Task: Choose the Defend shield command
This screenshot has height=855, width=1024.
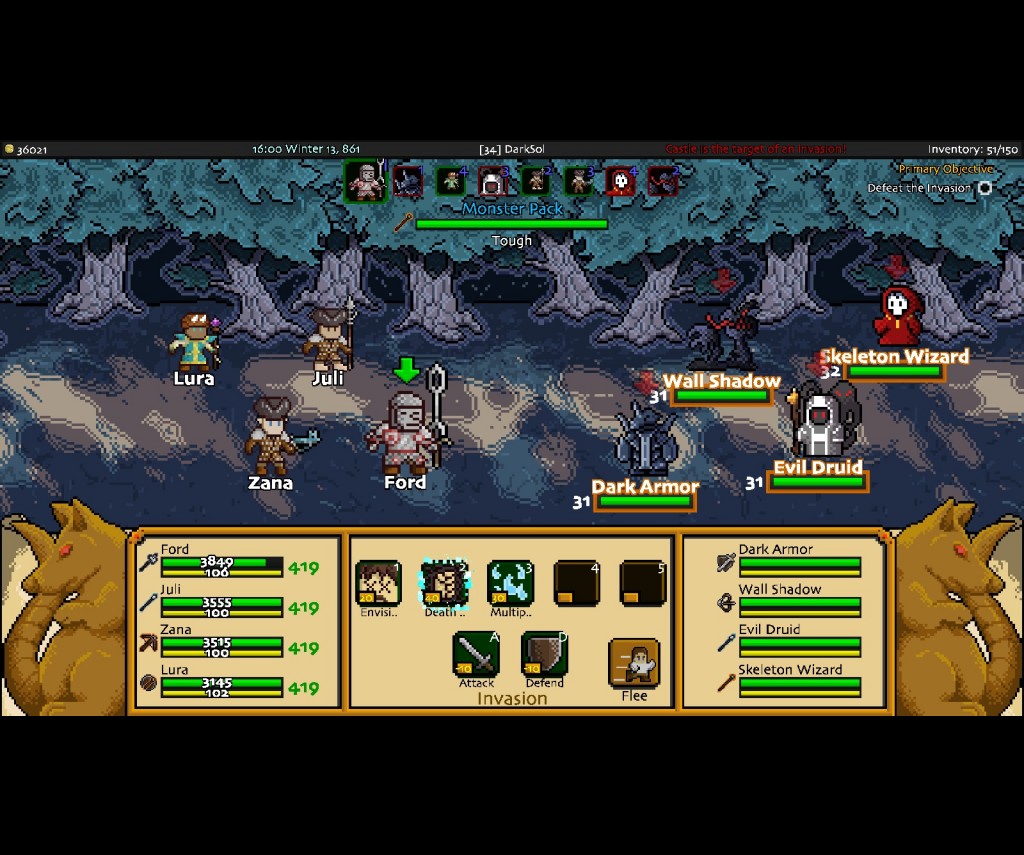Action: tap(544, 654)
